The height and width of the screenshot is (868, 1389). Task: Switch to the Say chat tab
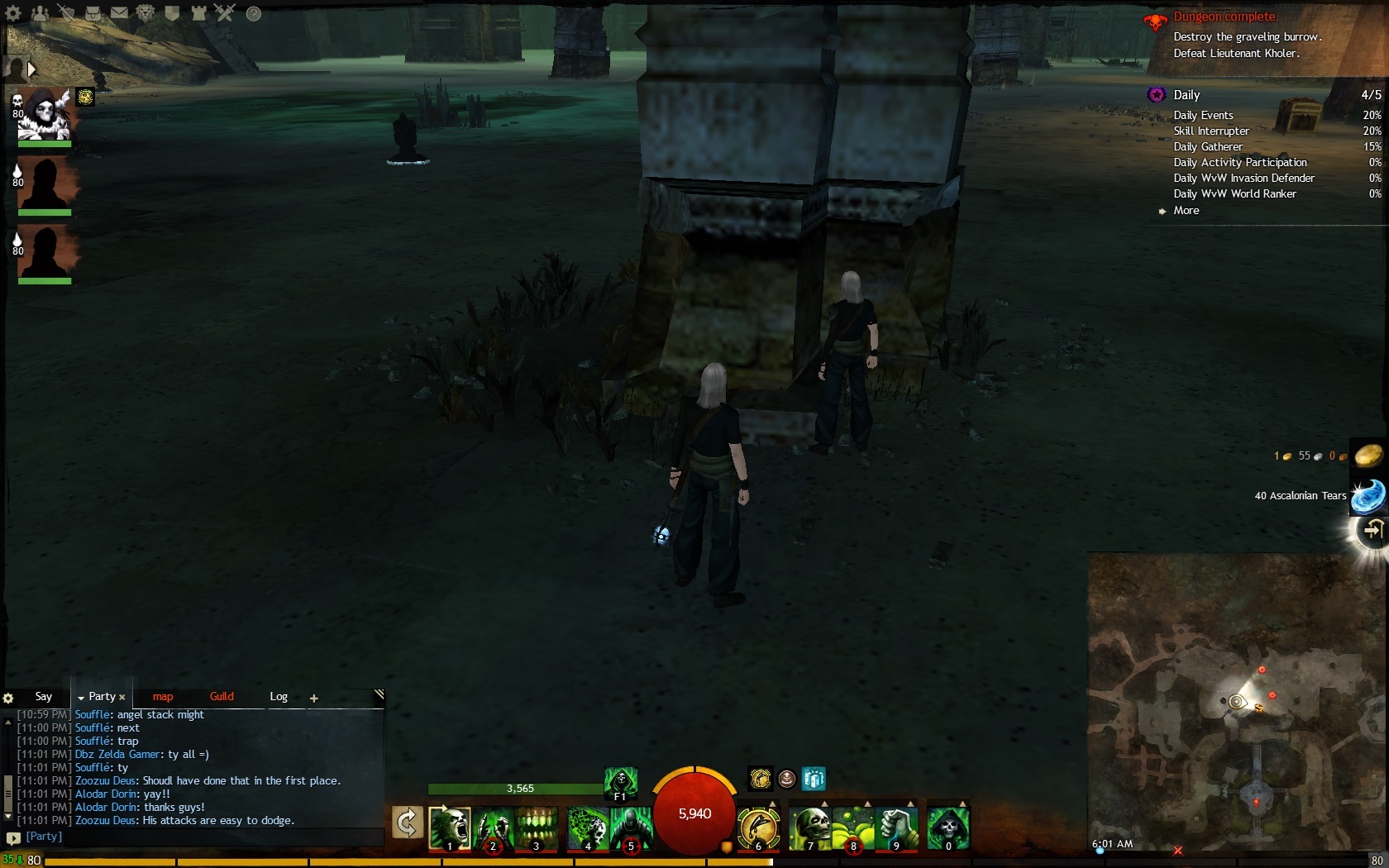tap(44, 697)
